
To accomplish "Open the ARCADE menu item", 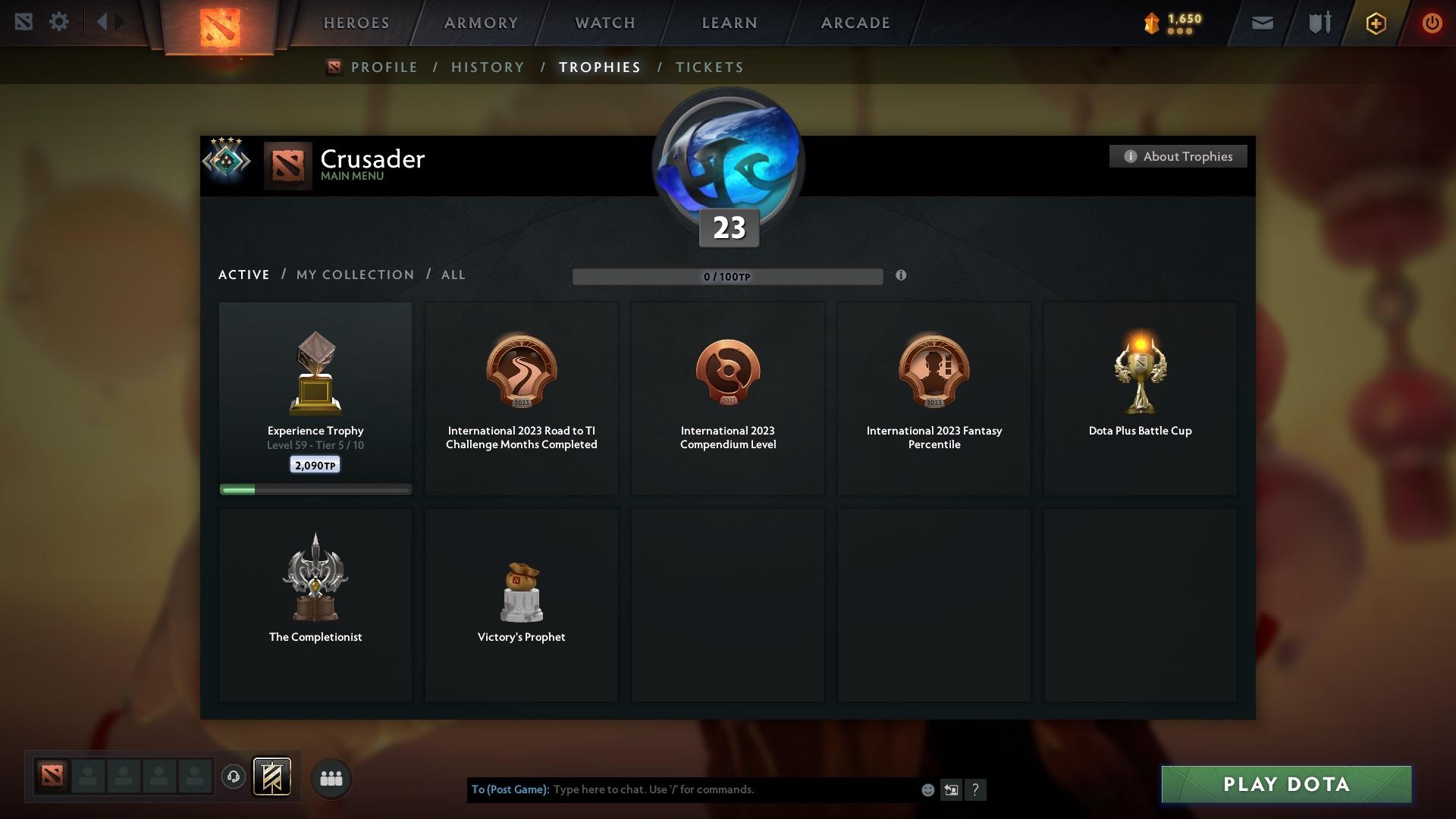I will [x=855, y=23].
